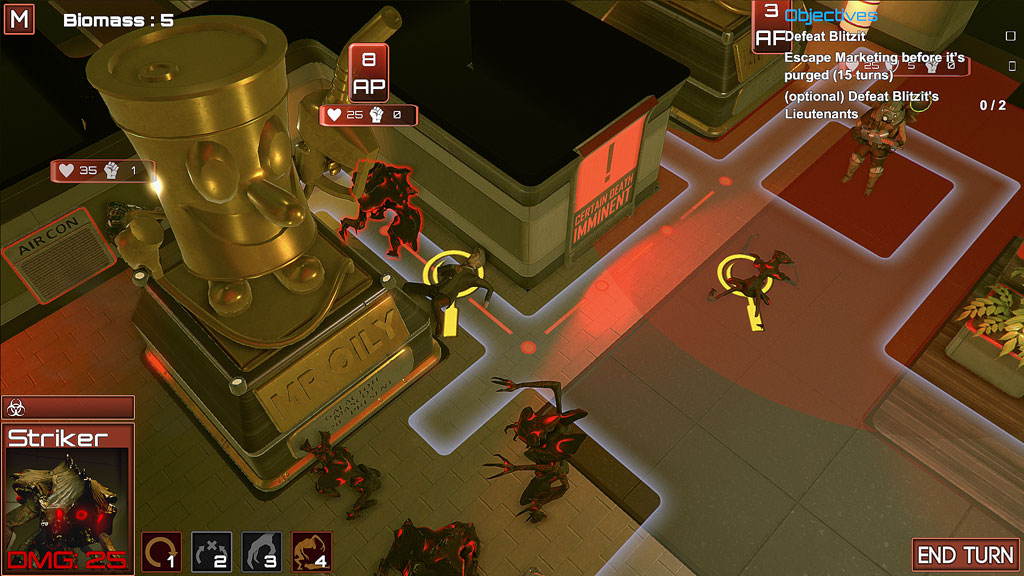Open the M menu button
Image resolution: width=1024 pixels, height=576 pixels.
click(19, 19)
